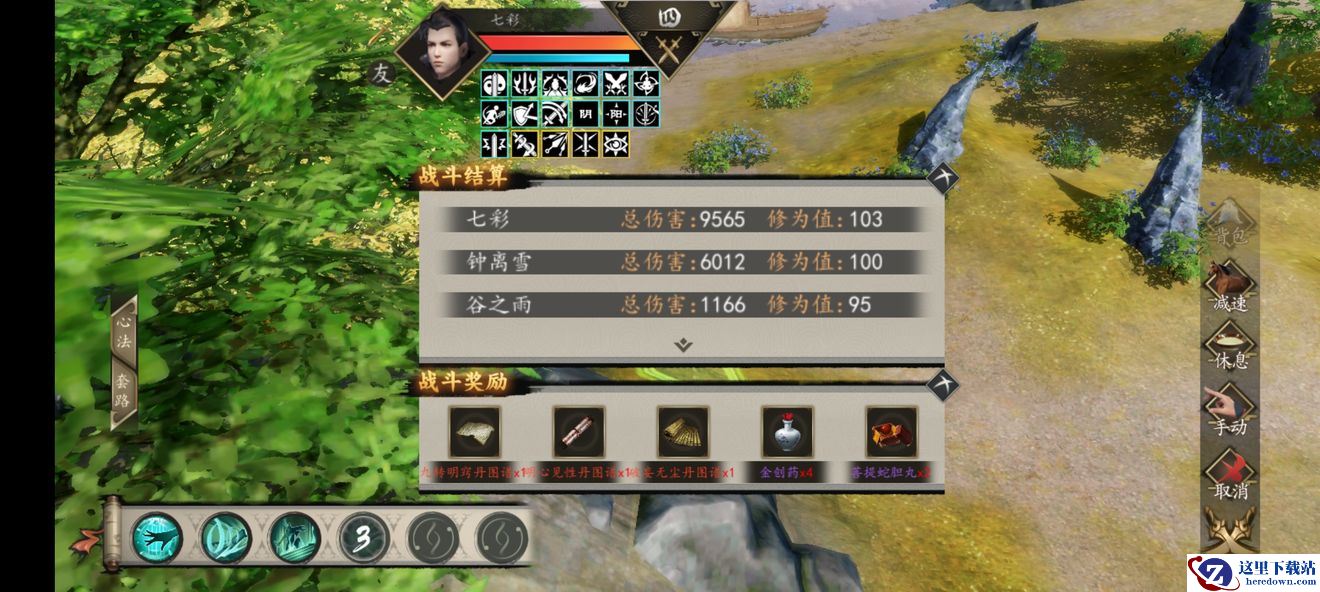Viewport: 1320px width, 592px height.
Task: Expand the battle summary list arrow
Action: click(x=683, y=345)
